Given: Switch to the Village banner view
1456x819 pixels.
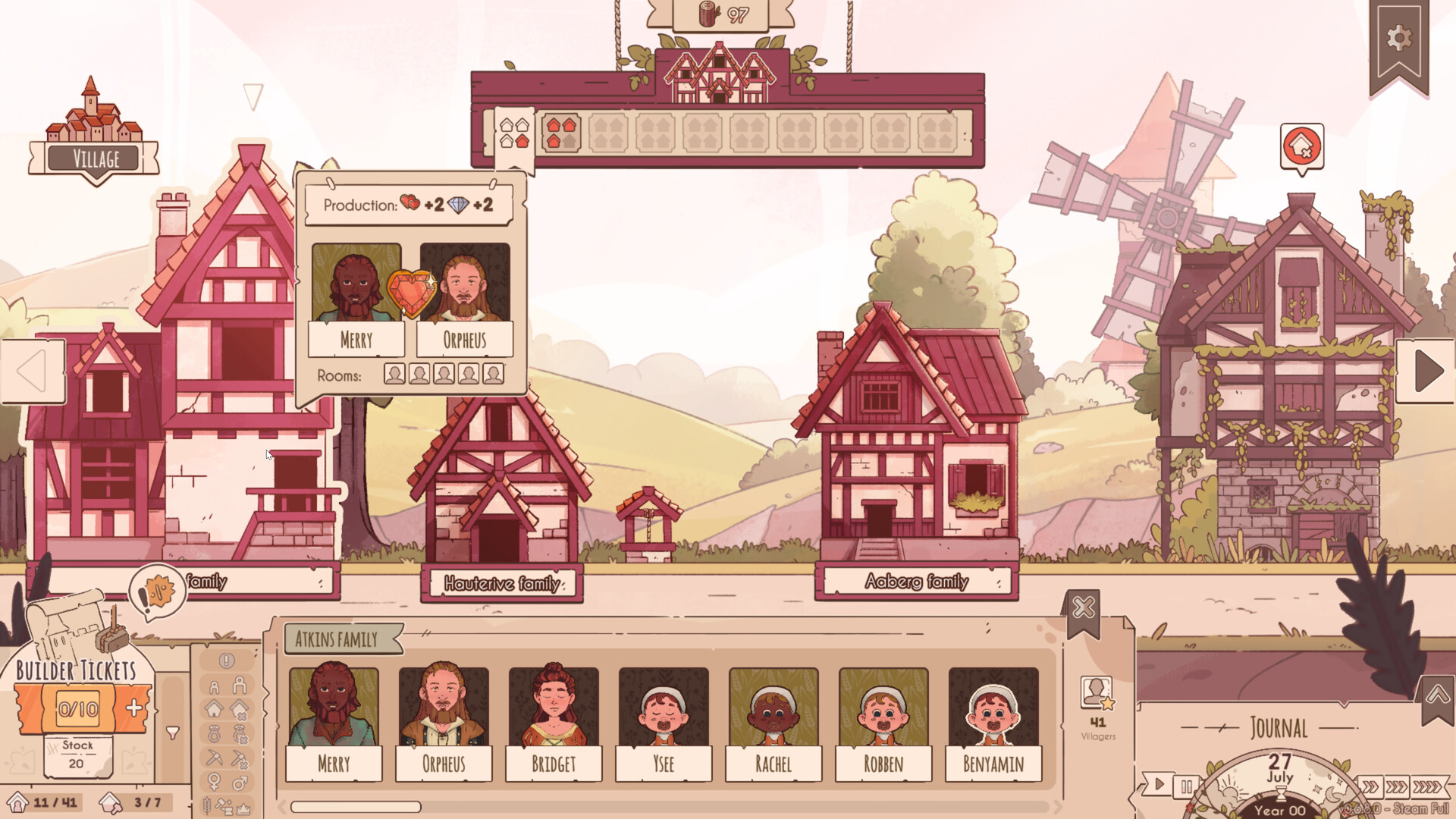Looking at the screenshot, I should click(x=93, y=158).
